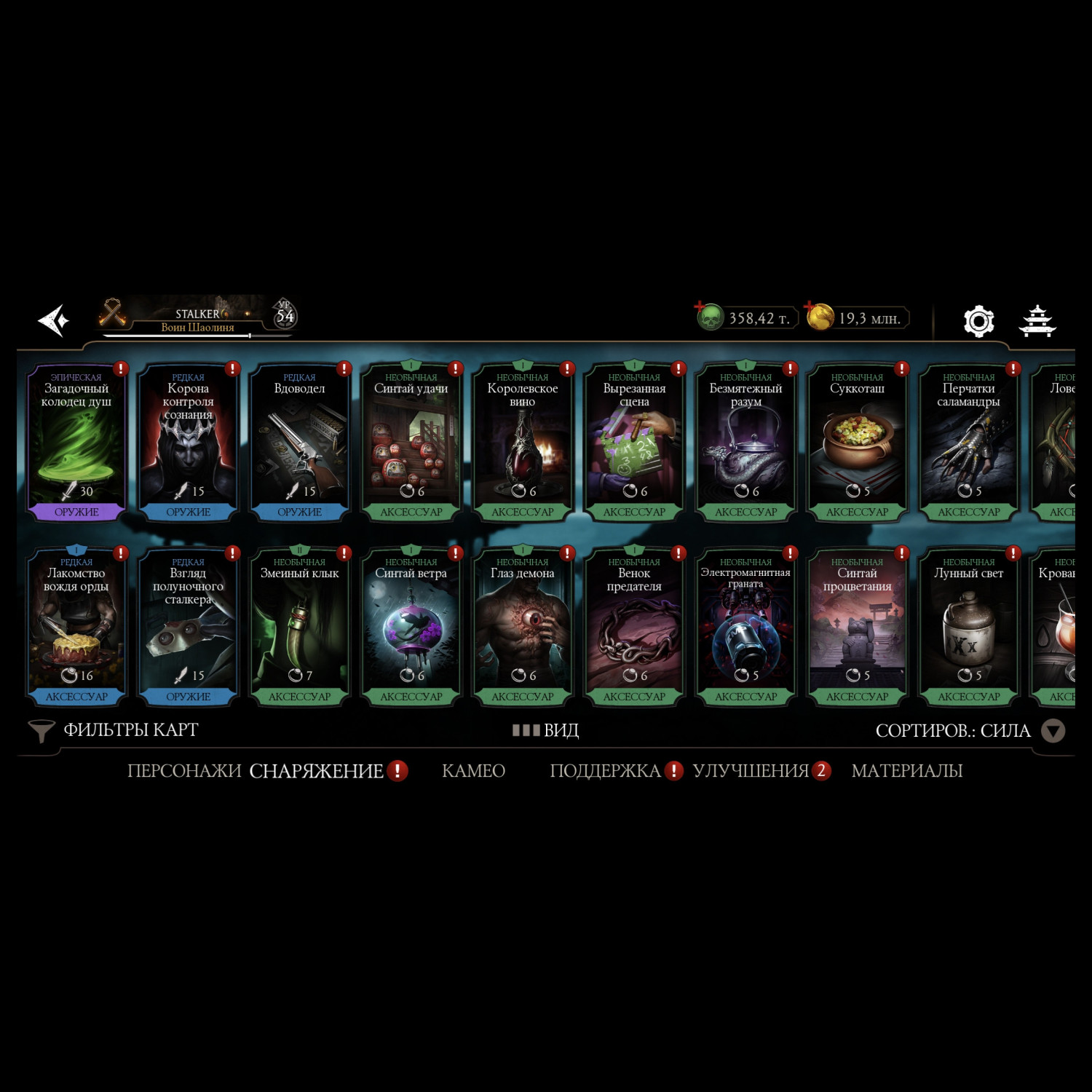Screen dimensions: 1092x1092
Task: Select the Суккоташ accessory card
Action: pos(857,442)
